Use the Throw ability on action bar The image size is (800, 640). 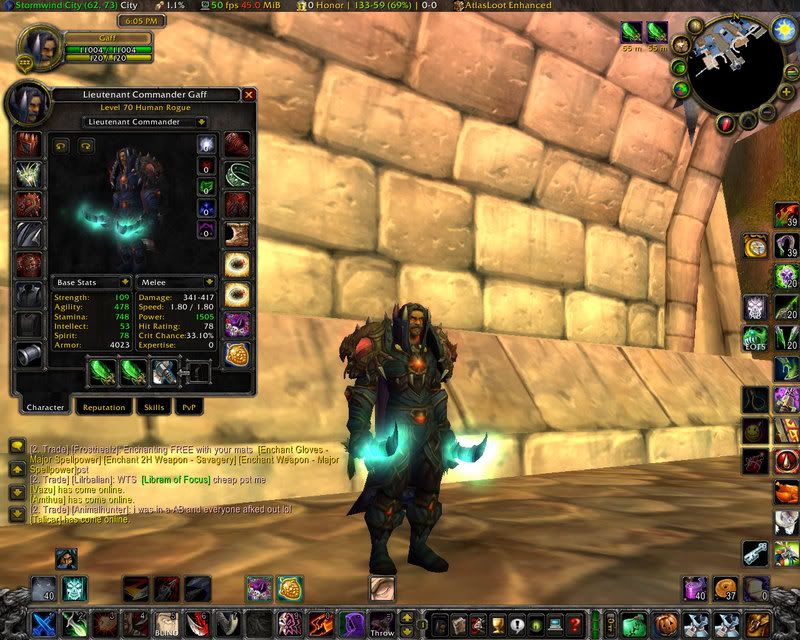382,624
